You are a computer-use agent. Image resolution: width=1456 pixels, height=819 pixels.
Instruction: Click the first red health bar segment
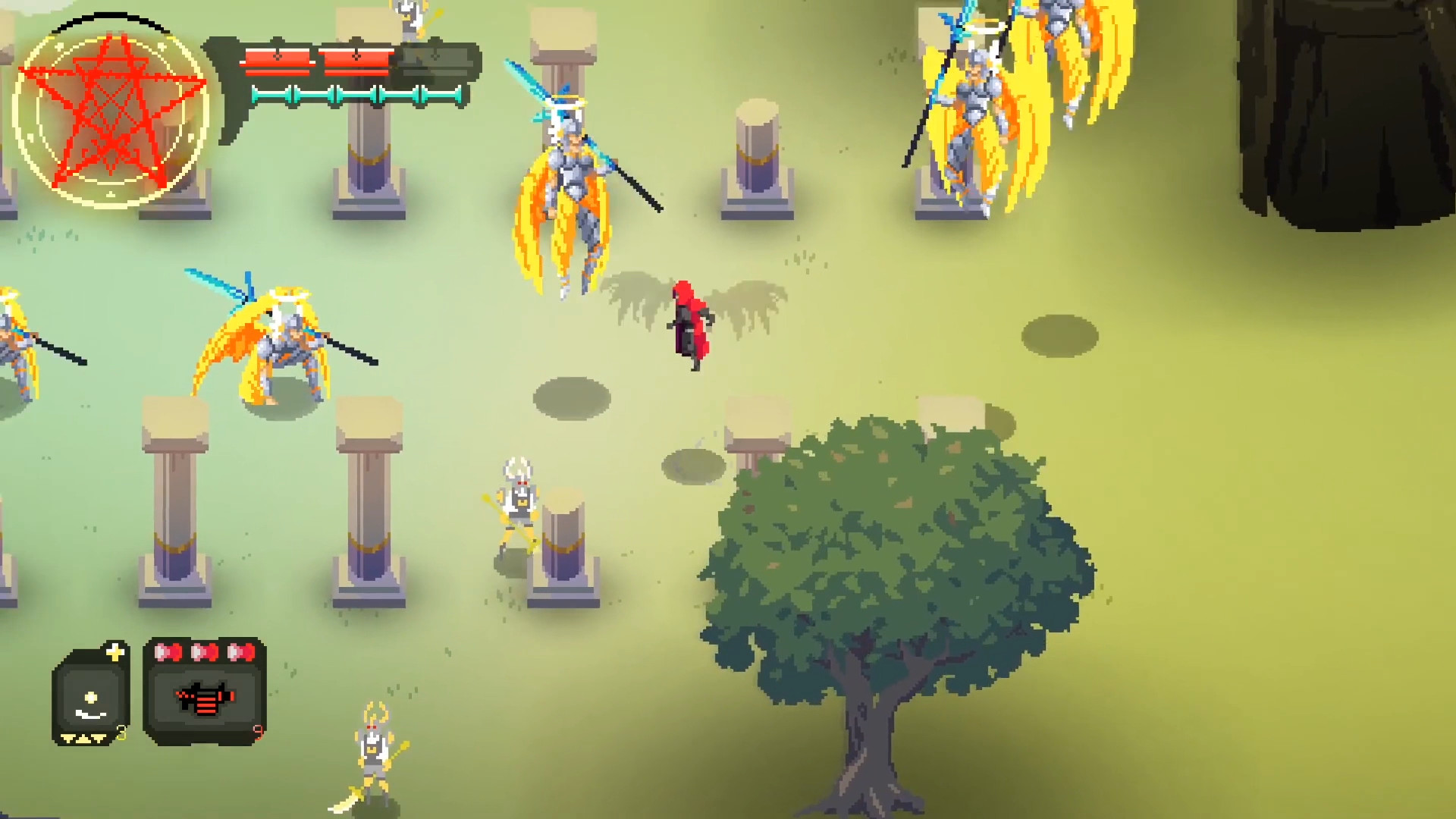click(277, 62)
